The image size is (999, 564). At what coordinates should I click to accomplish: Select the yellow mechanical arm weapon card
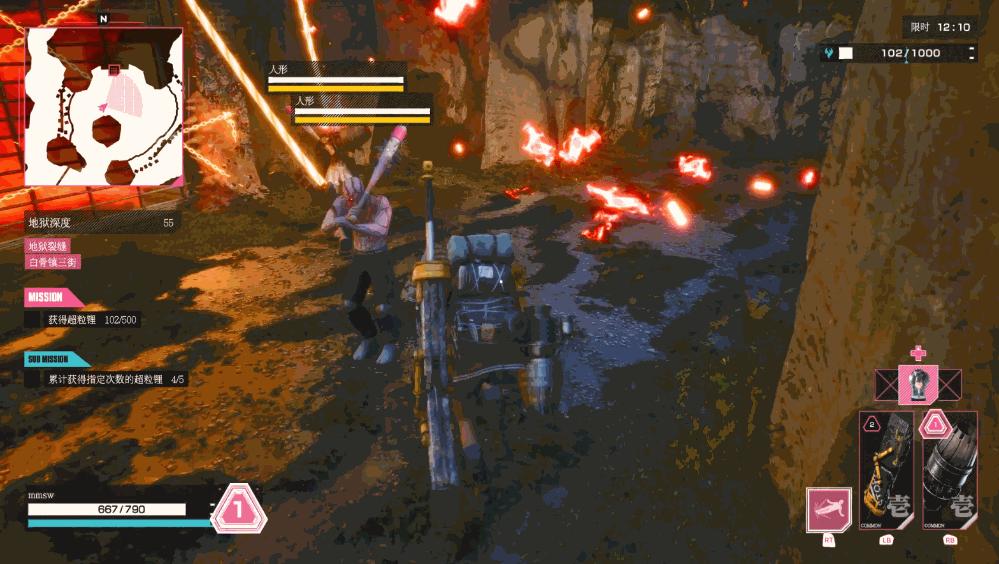(x=886, y=470)
